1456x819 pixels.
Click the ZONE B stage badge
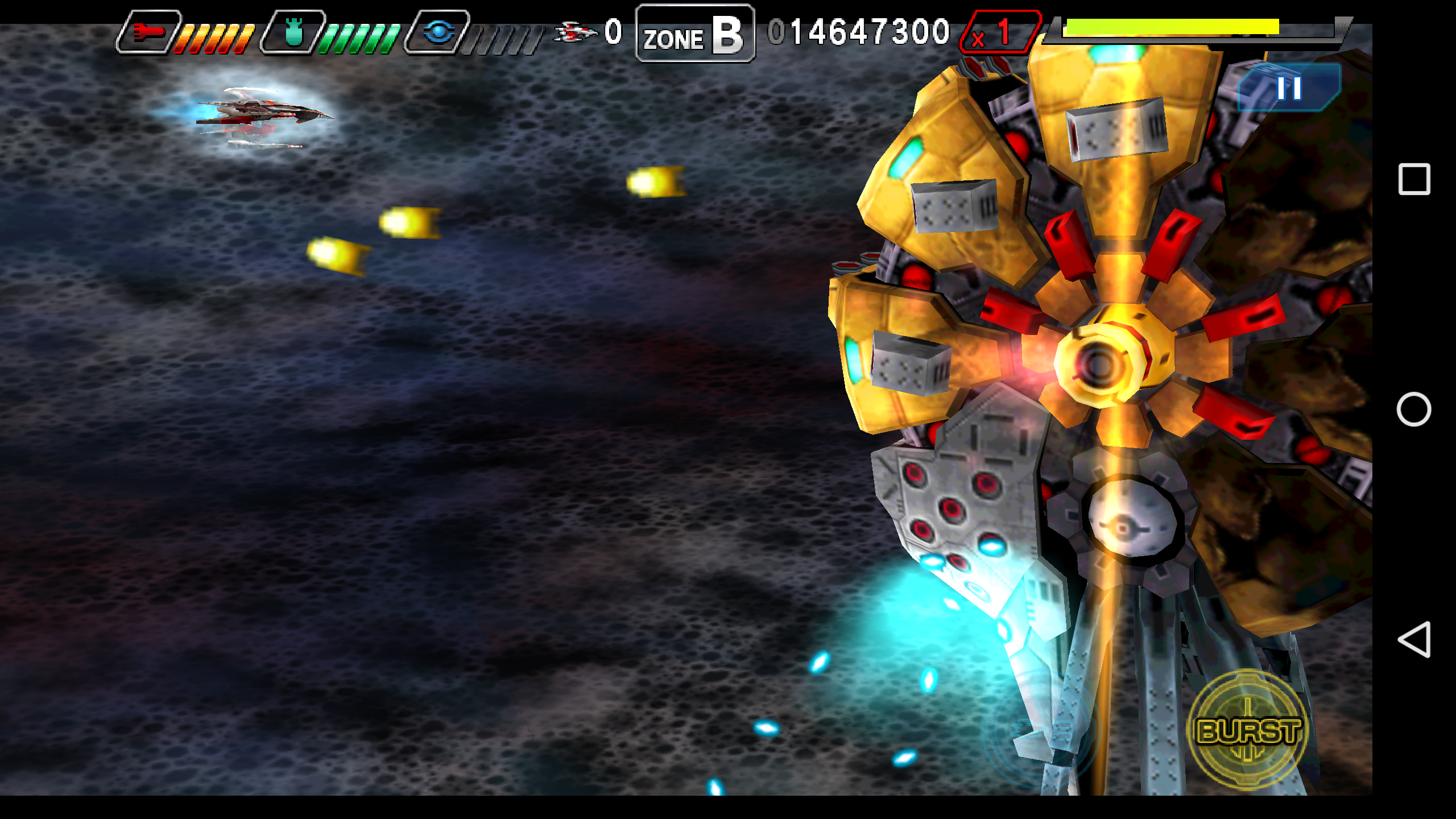click(x=694, y=35)
